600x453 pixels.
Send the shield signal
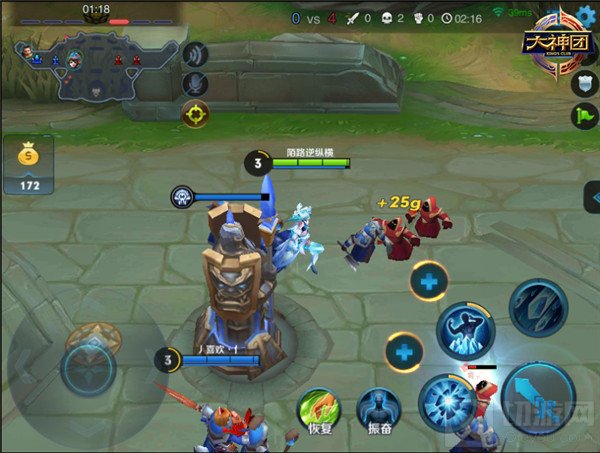pos(586,84)
